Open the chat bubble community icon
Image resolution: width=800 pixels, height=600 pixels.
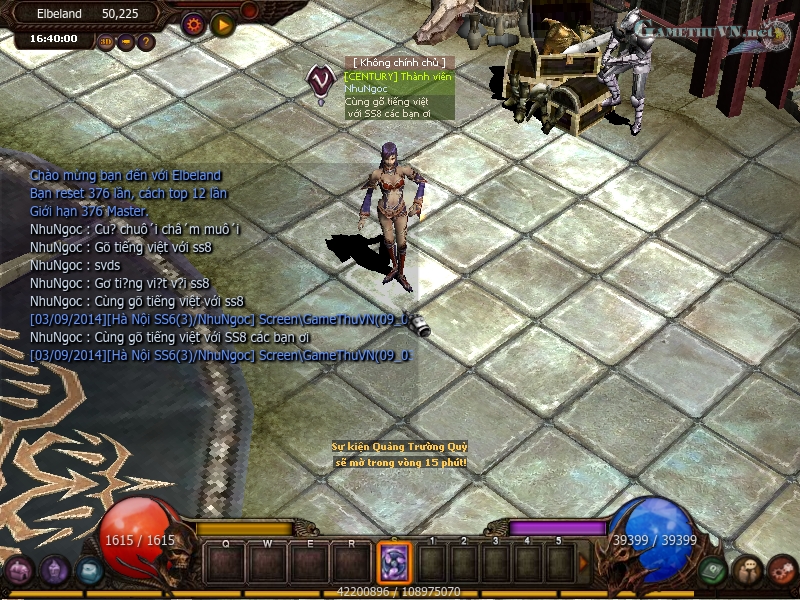pyautogui.click(x=747, y=571)
